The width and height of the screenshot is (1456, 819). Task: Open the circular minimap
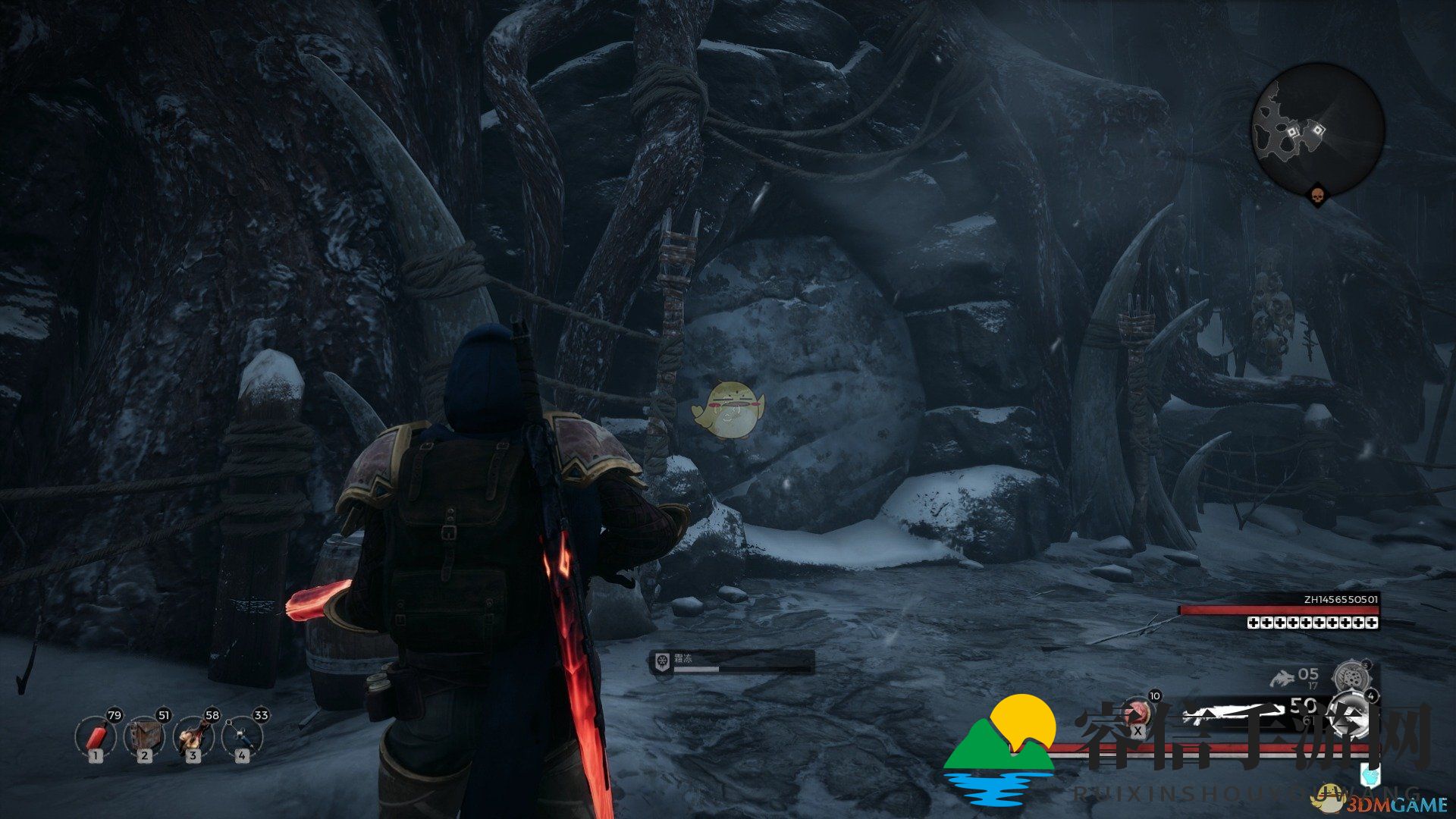pos(1317,130)
